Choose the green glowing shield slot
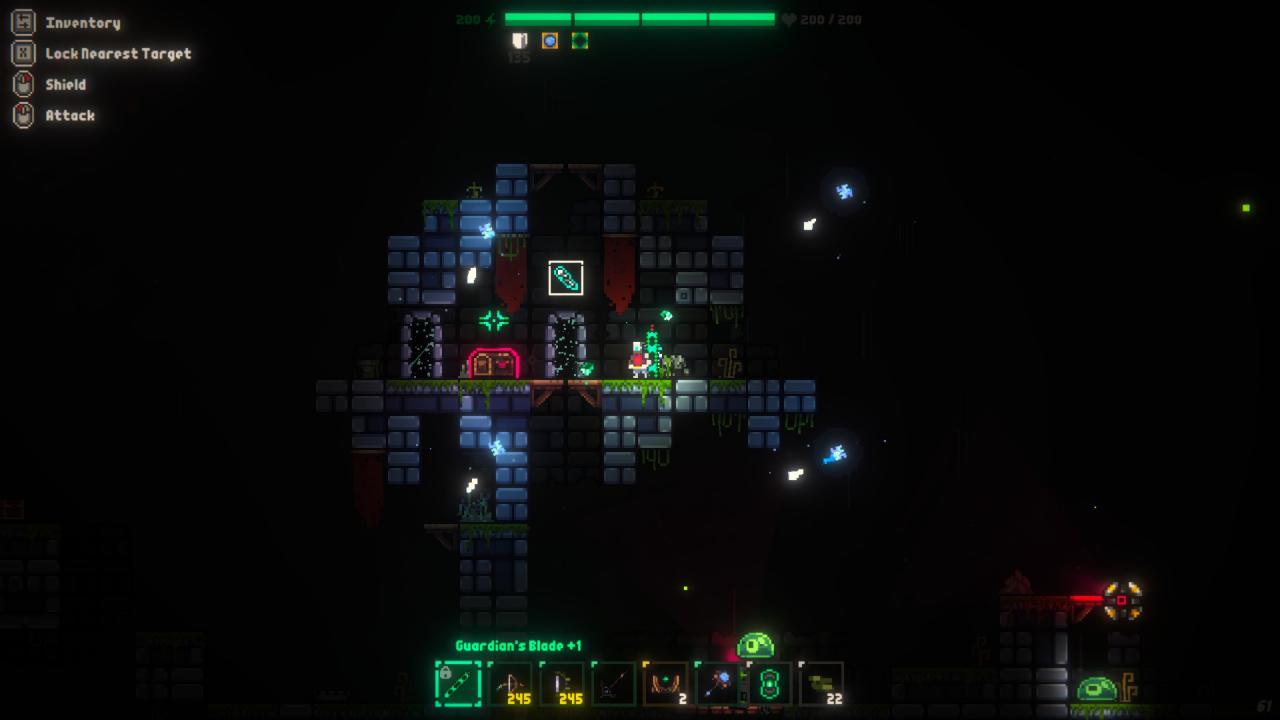1280x720 pixels. 770,685
